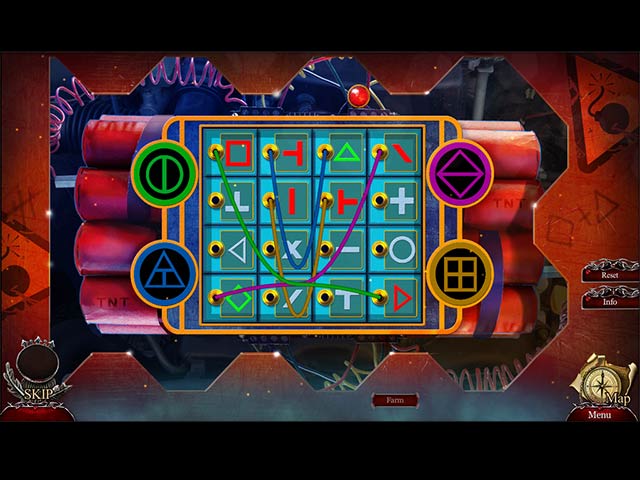Screen dimensions: 640x480
Task: Choose the purple diamond symbol
Action: point(460,171)
